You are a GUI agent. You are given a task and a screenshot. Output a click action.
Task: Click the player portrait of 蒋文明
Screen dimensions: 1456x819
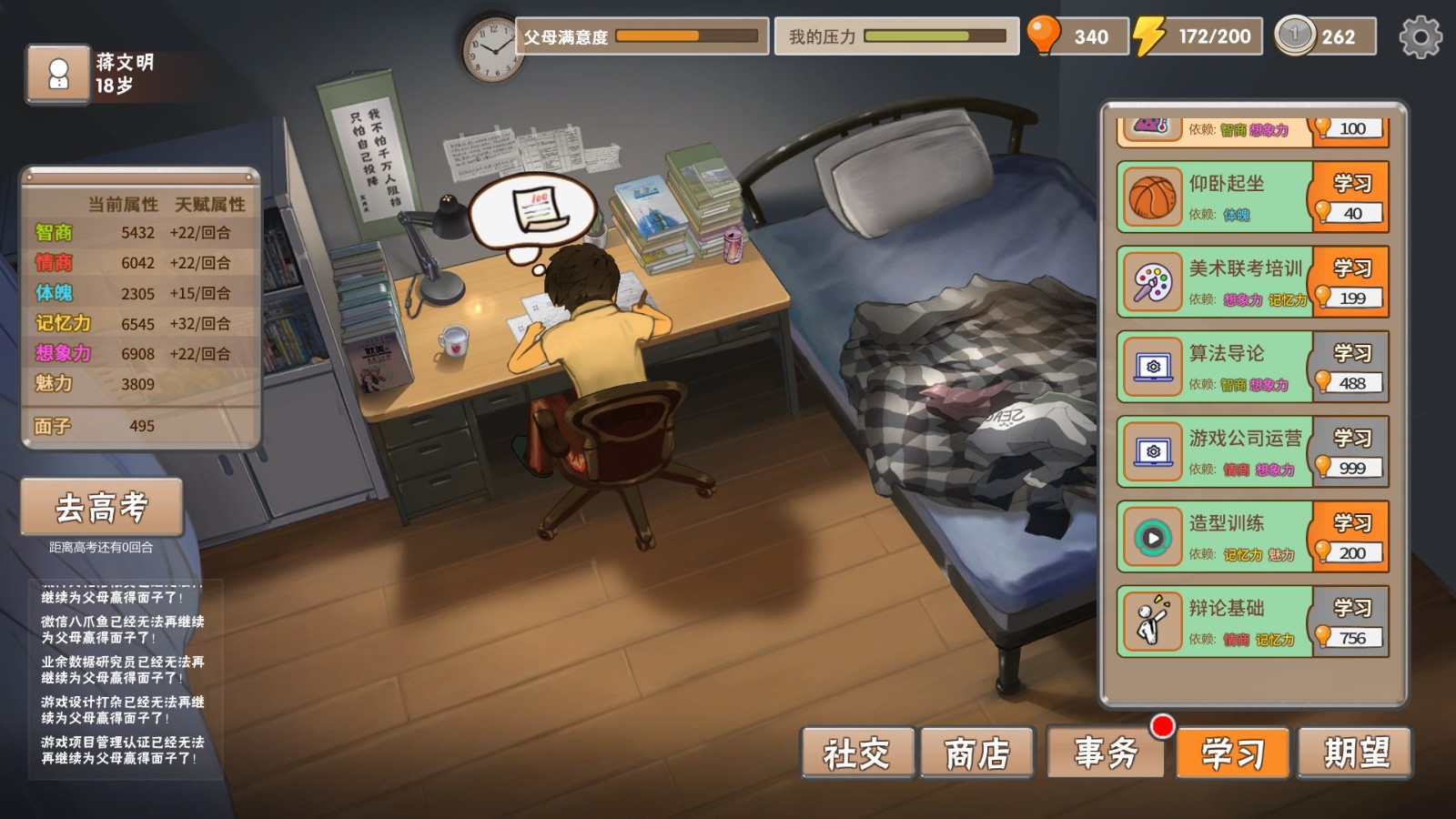pyautogui.click(x=58, y=74)
